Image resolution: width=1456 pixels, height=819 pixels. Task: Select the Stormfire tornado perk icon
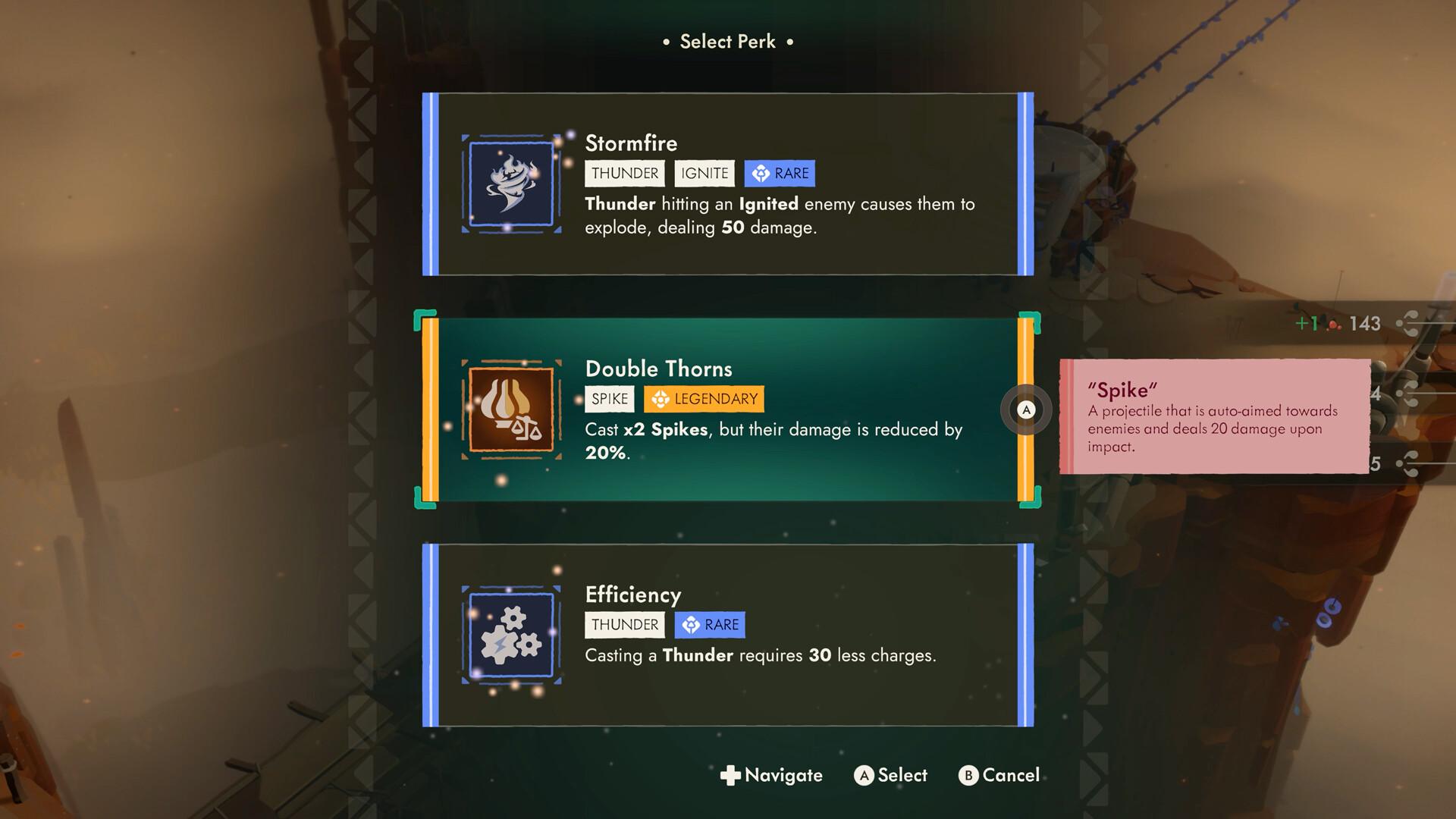511,184
